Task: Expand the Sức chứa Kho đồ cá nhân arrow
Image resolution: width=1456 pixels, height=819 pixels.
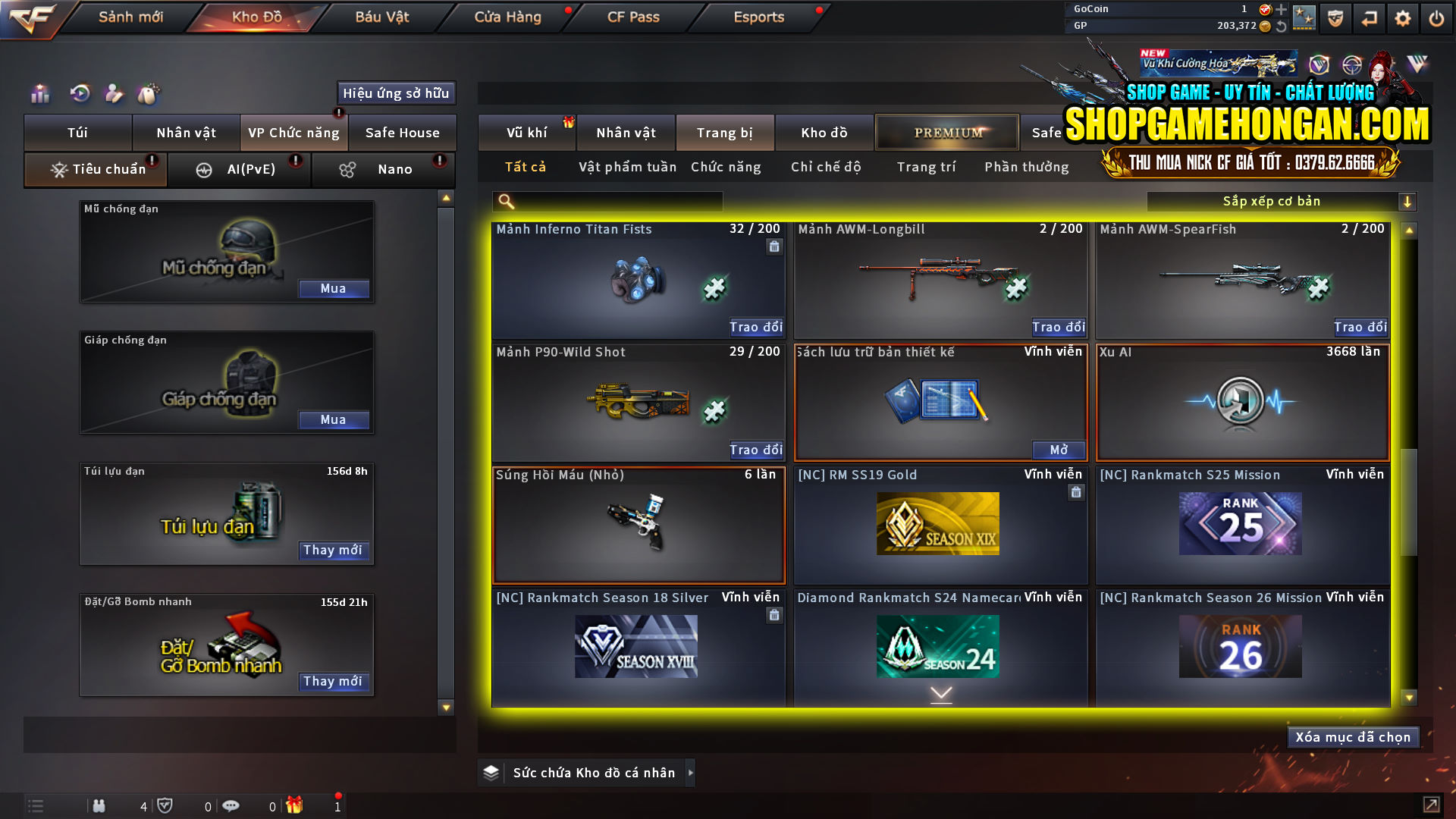Action: point(691,773)
